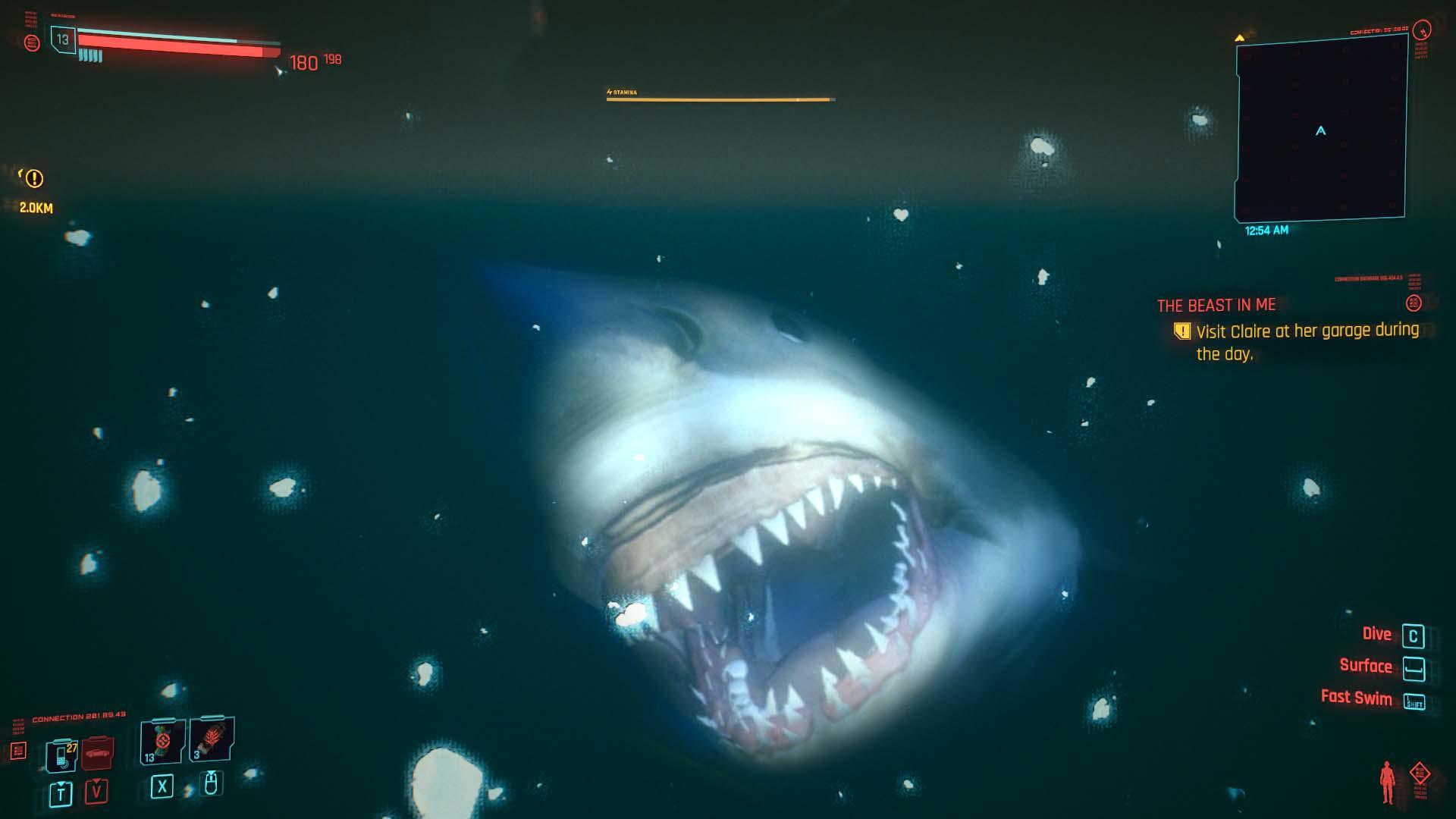
Task: Expand the T keybind chevron prompt
Action: (x=59, y=791)
